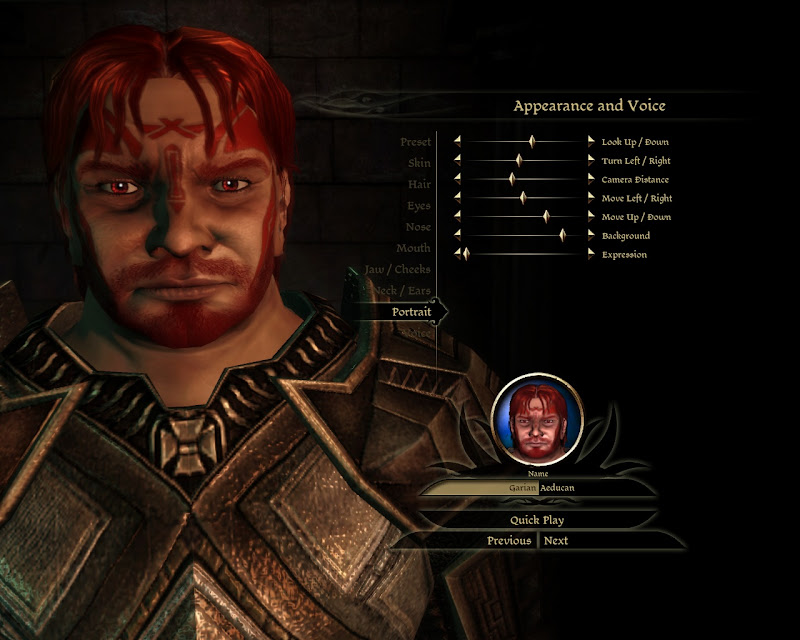
Task: Click the Move Up / Down slider
Action: coord(546,216)
